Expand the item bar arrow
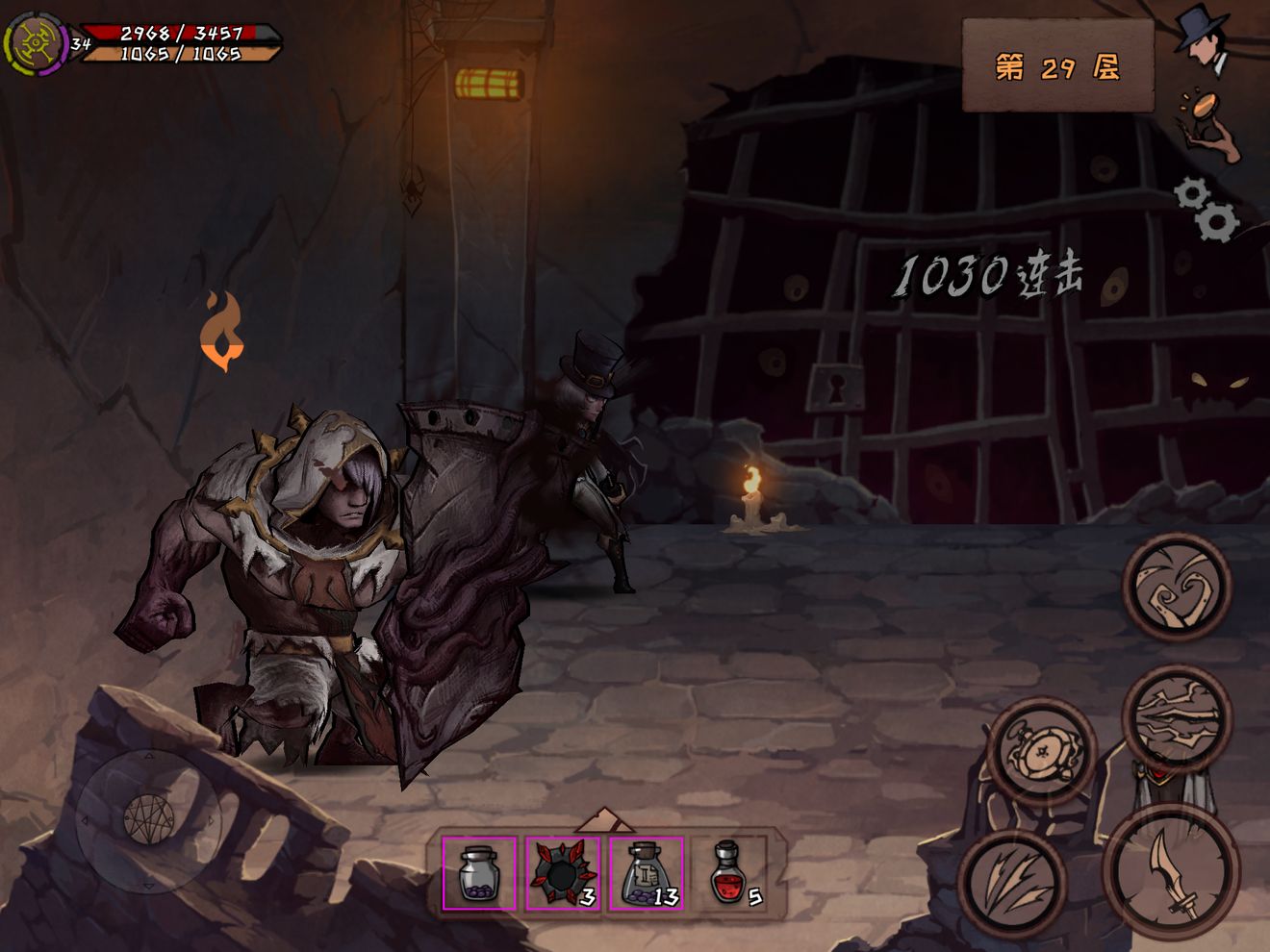 pos(603,819)
